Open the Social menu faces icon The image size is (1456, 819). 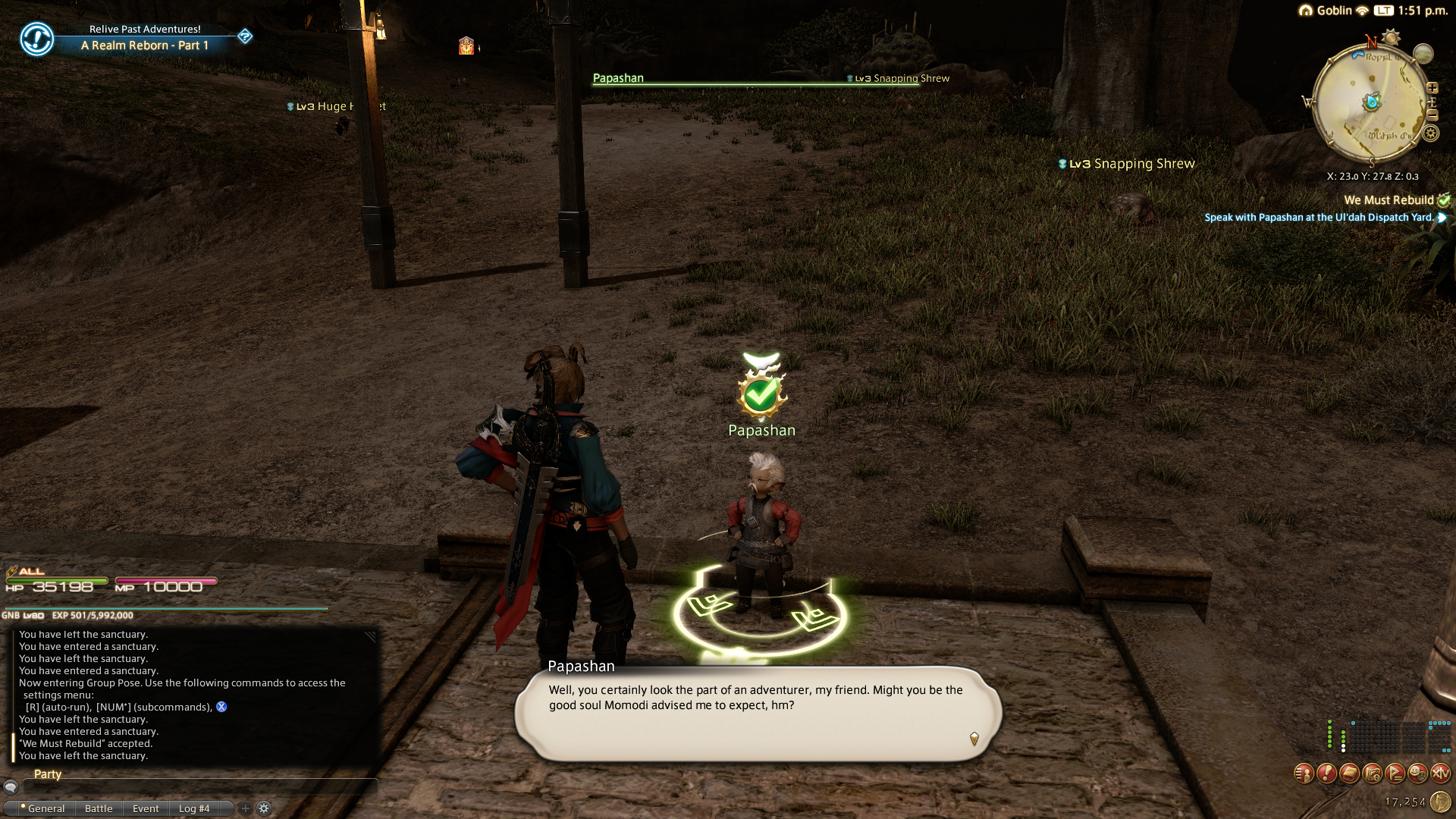coord(1417,773)
